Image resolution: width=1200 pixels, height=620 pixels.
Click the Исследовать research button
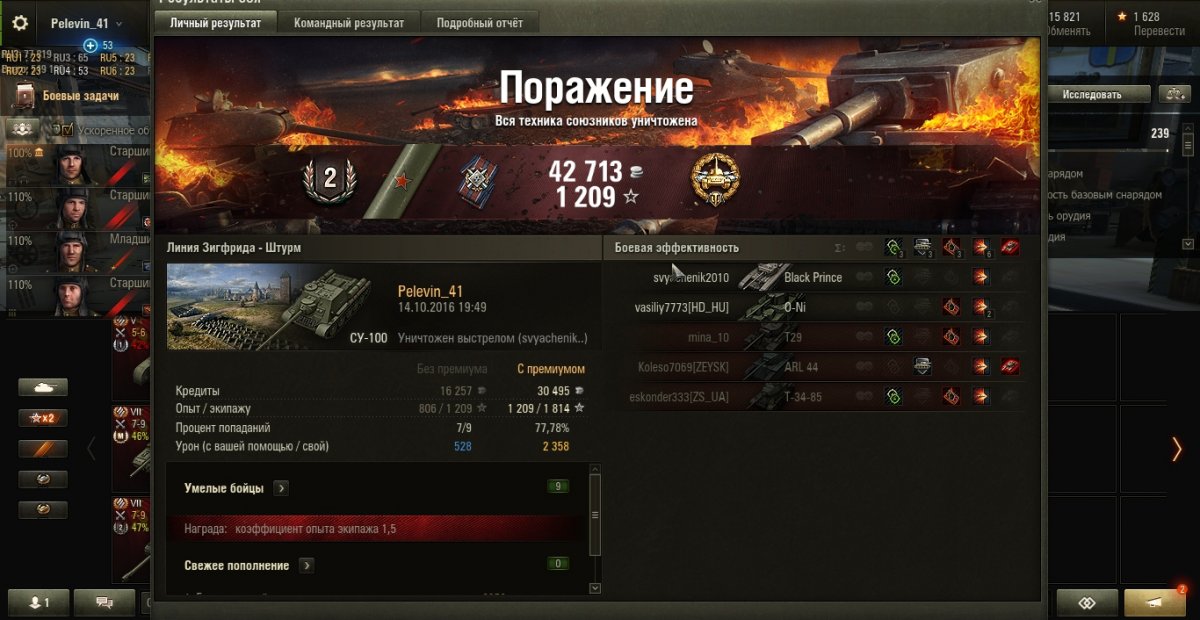point(1091,95)
